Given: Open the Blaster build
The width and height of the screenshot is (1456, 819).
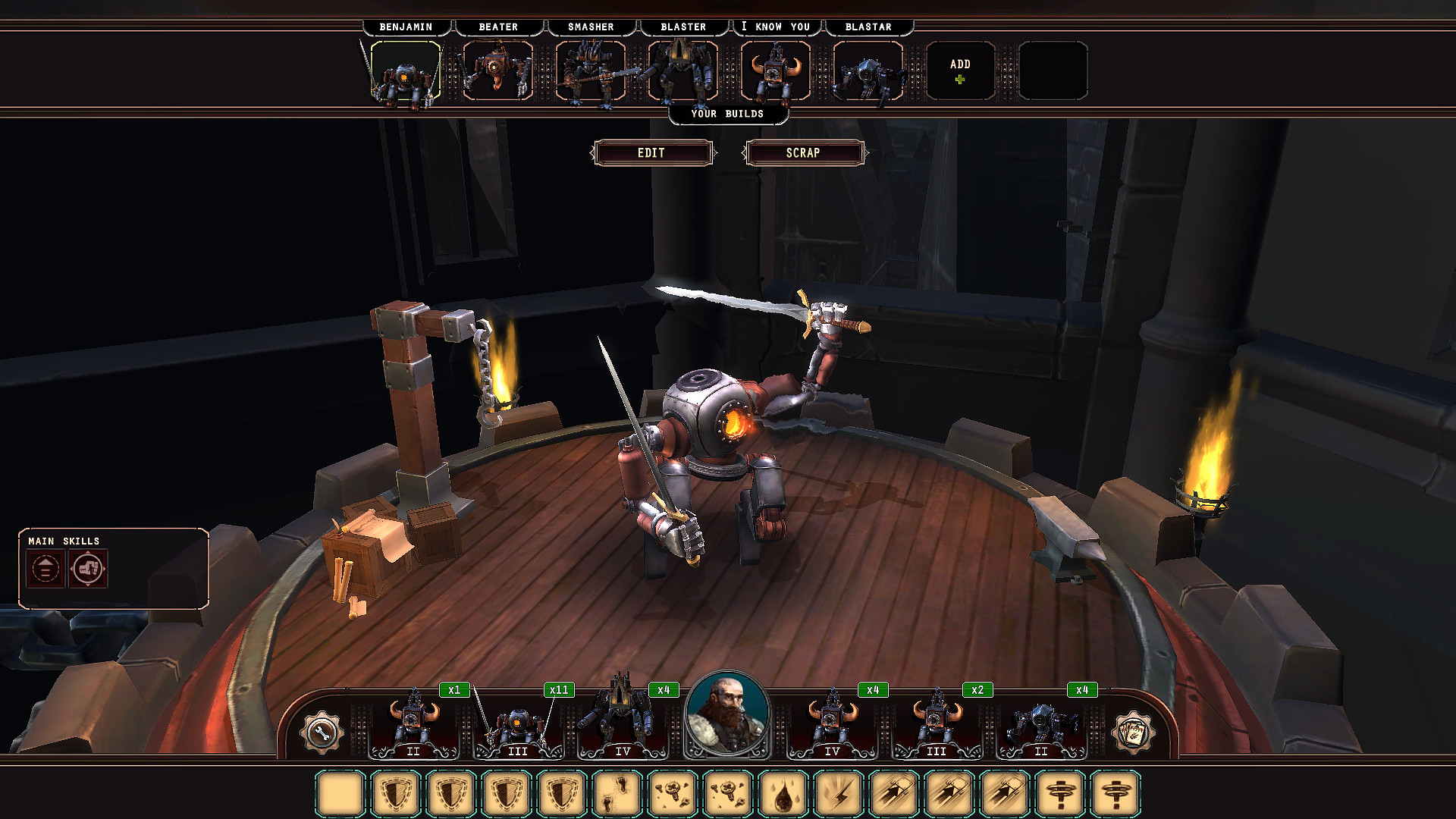Looking at the screenshot, I should [682, 71].
